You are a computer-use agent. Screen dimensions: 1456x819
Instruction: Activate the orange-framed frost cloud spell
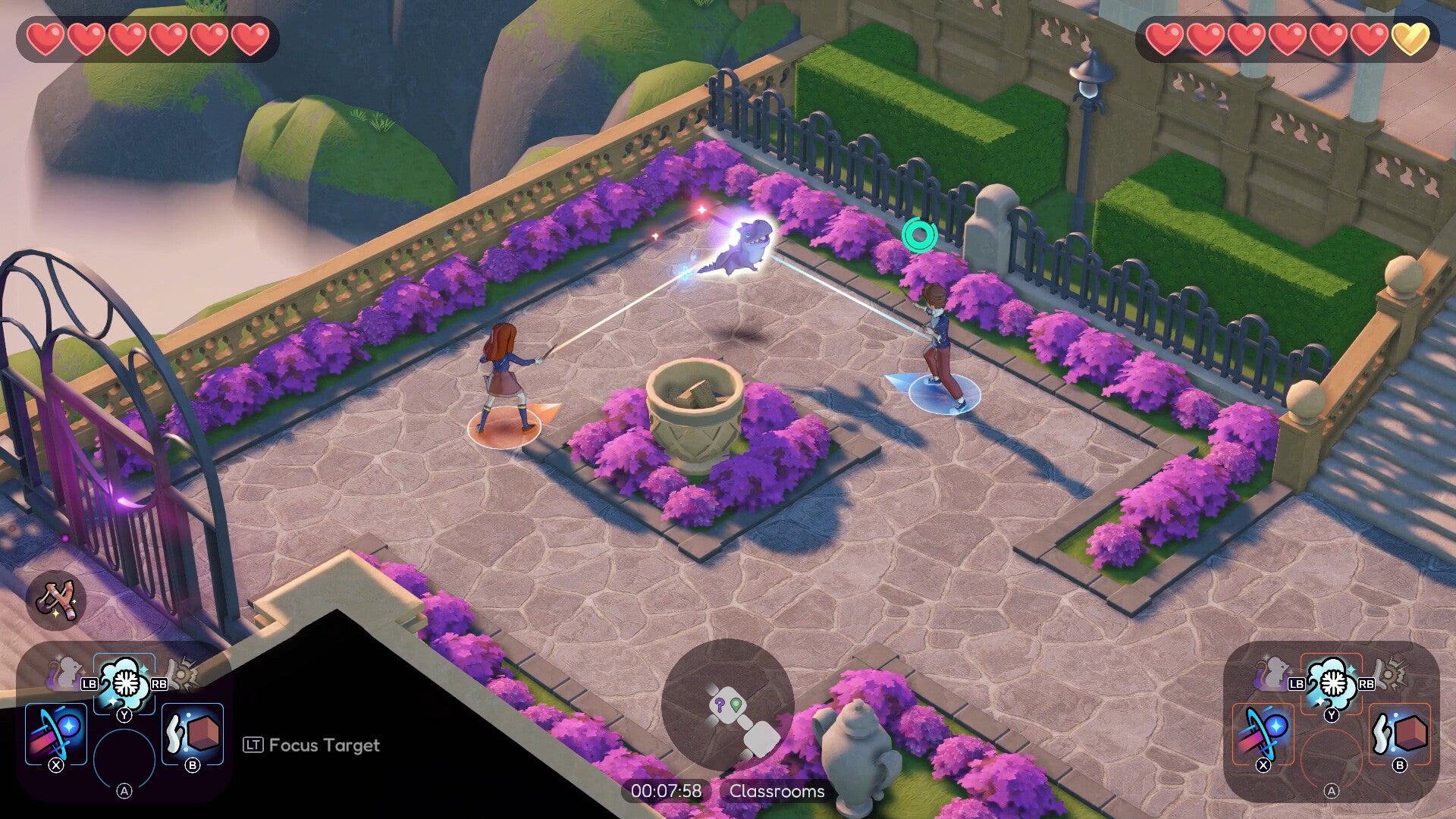tap(1332, 683)
